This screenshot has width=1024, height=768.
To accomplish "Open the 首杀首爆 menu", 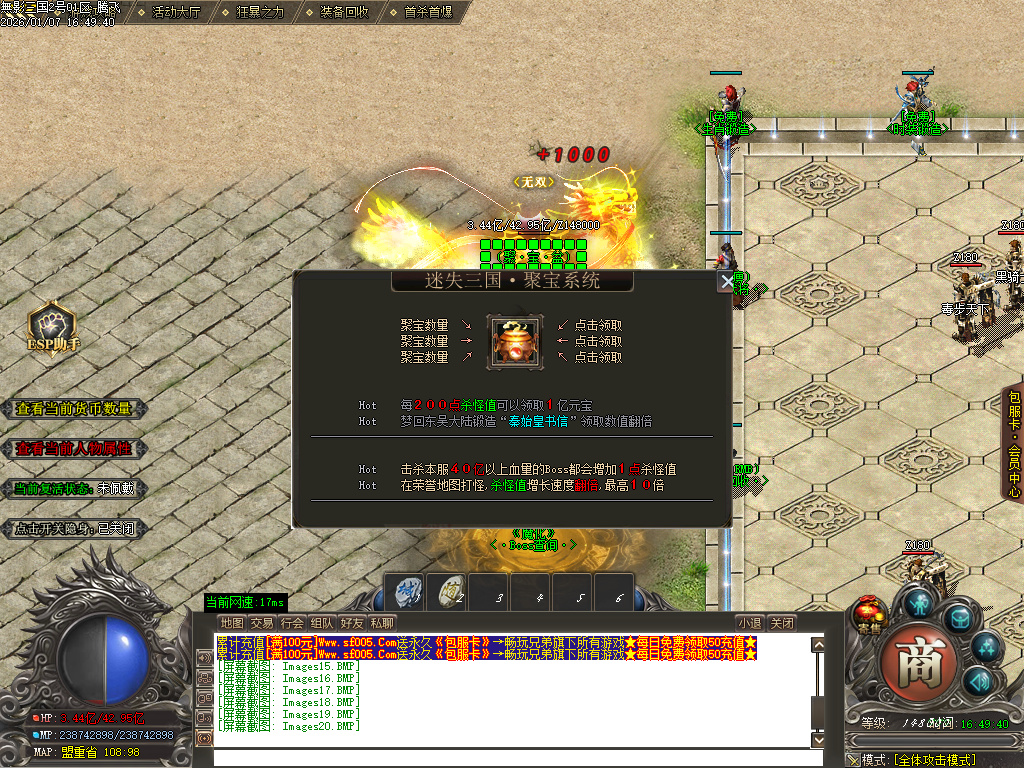I will (428, 12).
